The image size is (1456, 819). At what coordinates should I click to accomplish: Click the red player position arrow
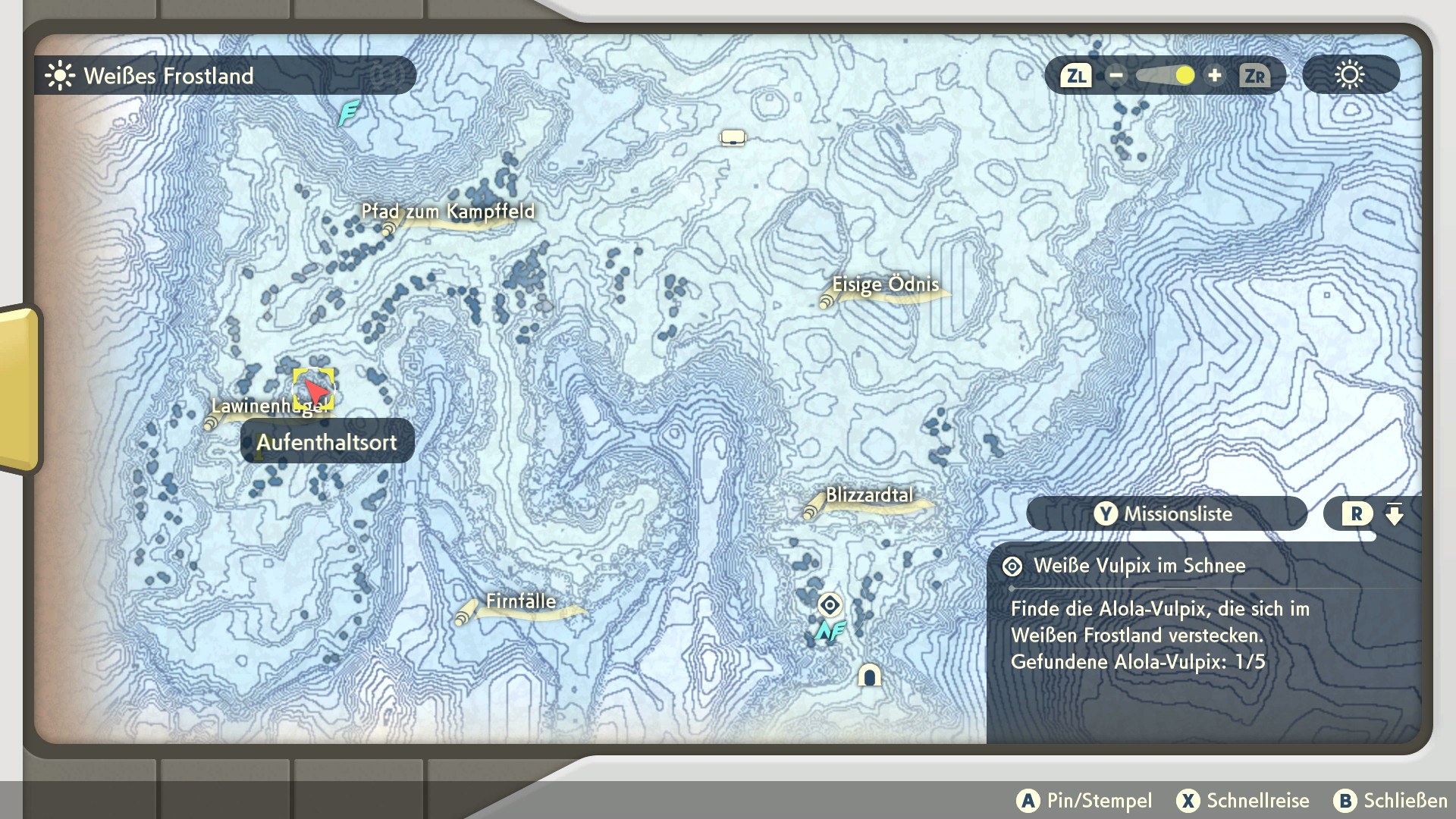click(x=315, y=390)
